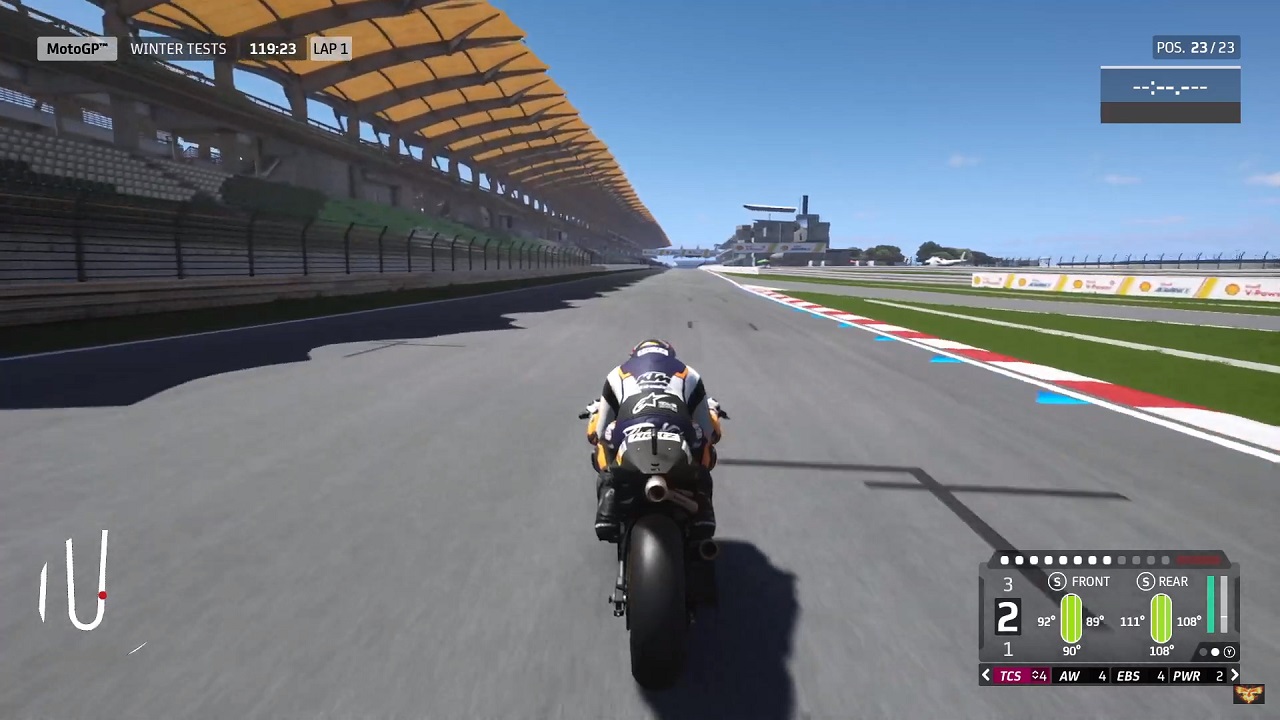1280x720 pixels.
Task: Switch to the AW setting
Action: pyautogui.click(x=1069, y=675)
